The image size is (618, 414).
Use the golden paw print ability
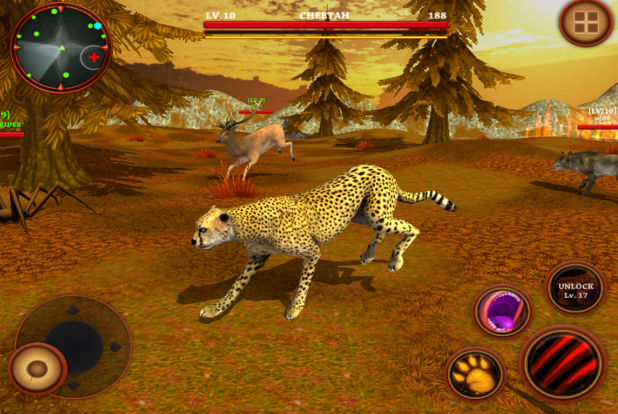coord(474,374)
